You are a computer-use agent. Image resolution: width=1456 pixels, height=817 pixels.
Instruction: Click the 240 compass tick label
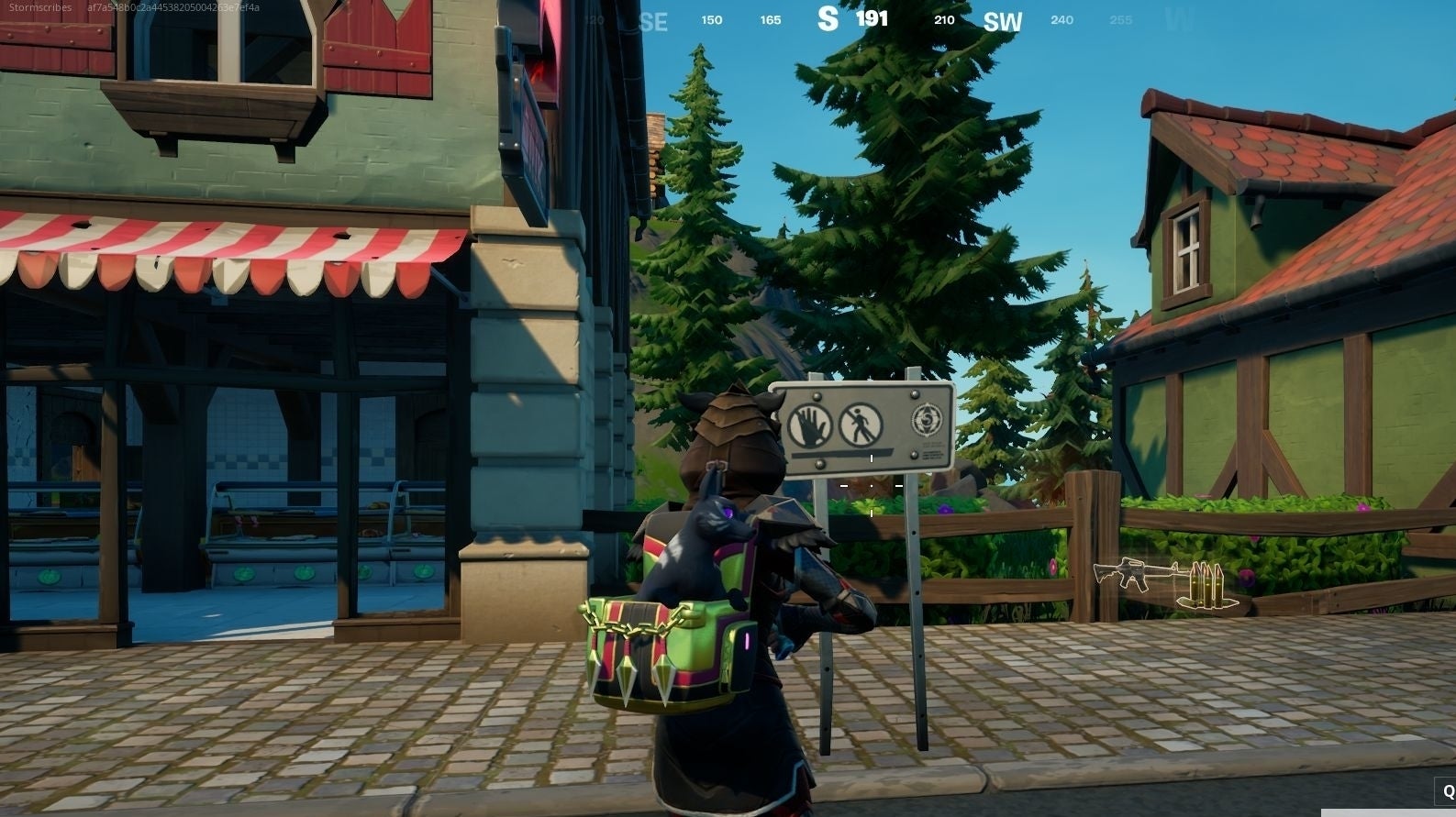[1062, 19]
